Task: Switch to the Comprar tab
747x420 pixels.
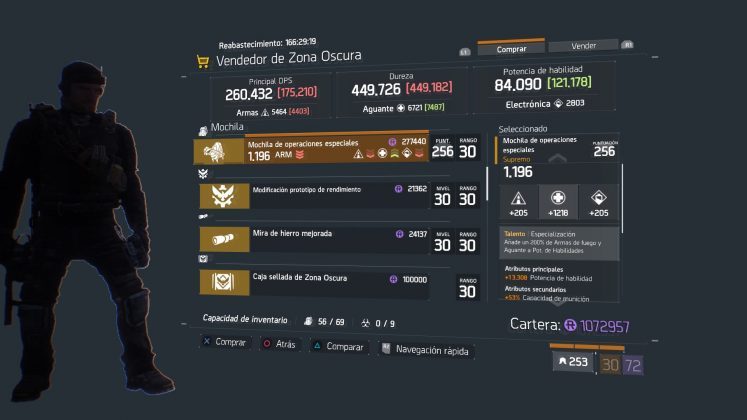Action: pyautogui.click(x=511, y=47)
